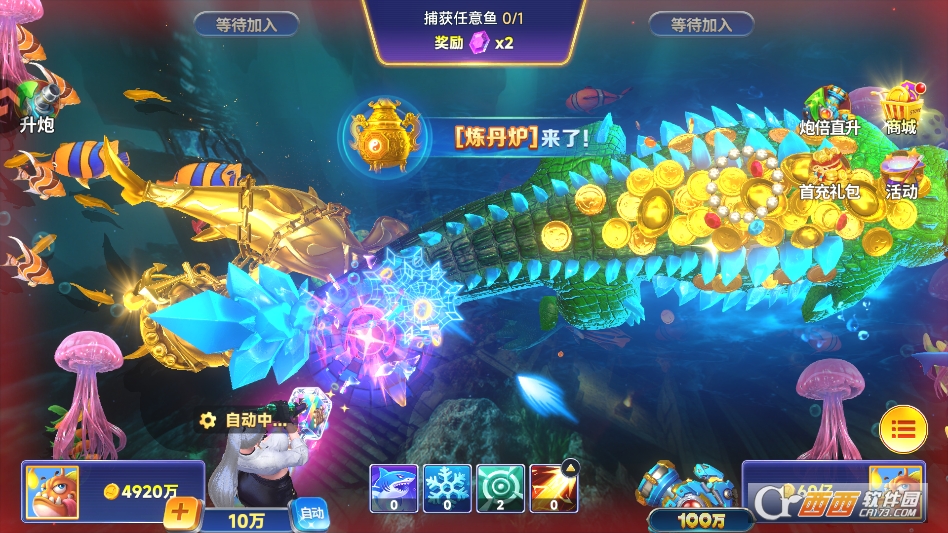
Task: Activate the shark skill
Action: point(393,487)
